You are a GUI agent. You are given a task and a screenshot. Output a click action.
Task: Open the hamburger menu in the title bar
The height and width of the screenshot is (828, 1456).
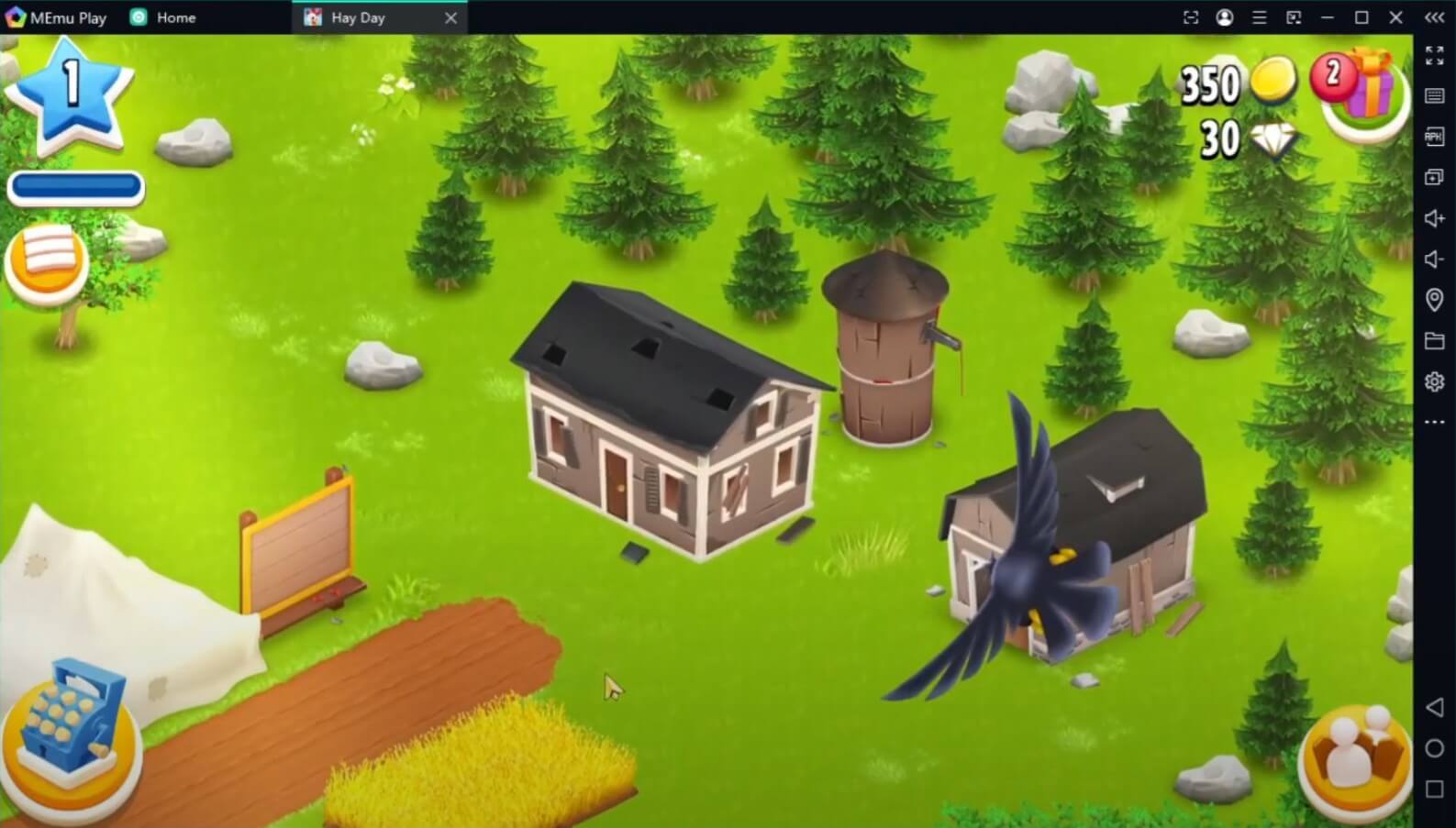click(1259, 17)
